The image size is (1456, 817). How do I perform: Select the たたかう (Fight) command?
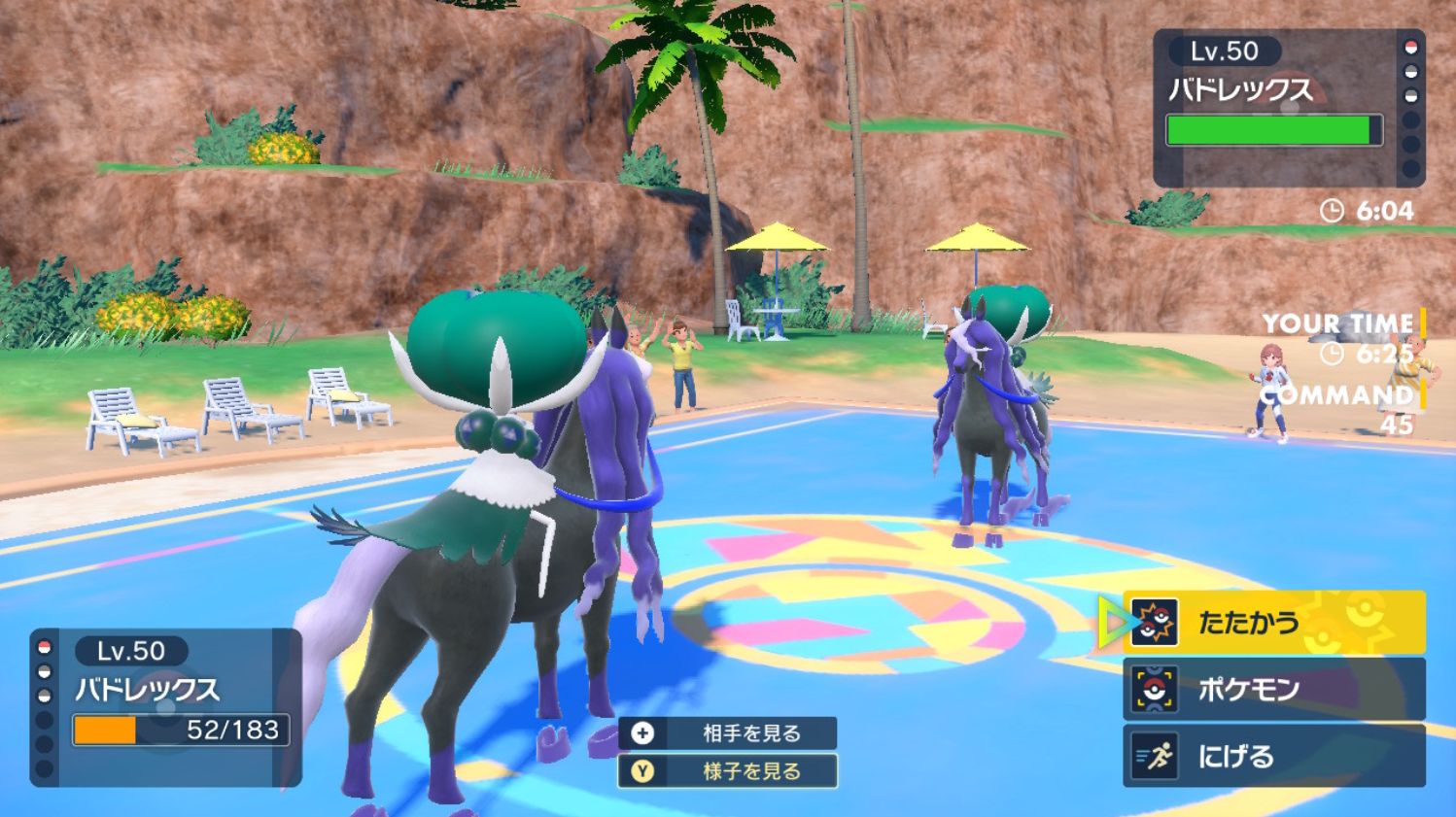(1273, 622)
